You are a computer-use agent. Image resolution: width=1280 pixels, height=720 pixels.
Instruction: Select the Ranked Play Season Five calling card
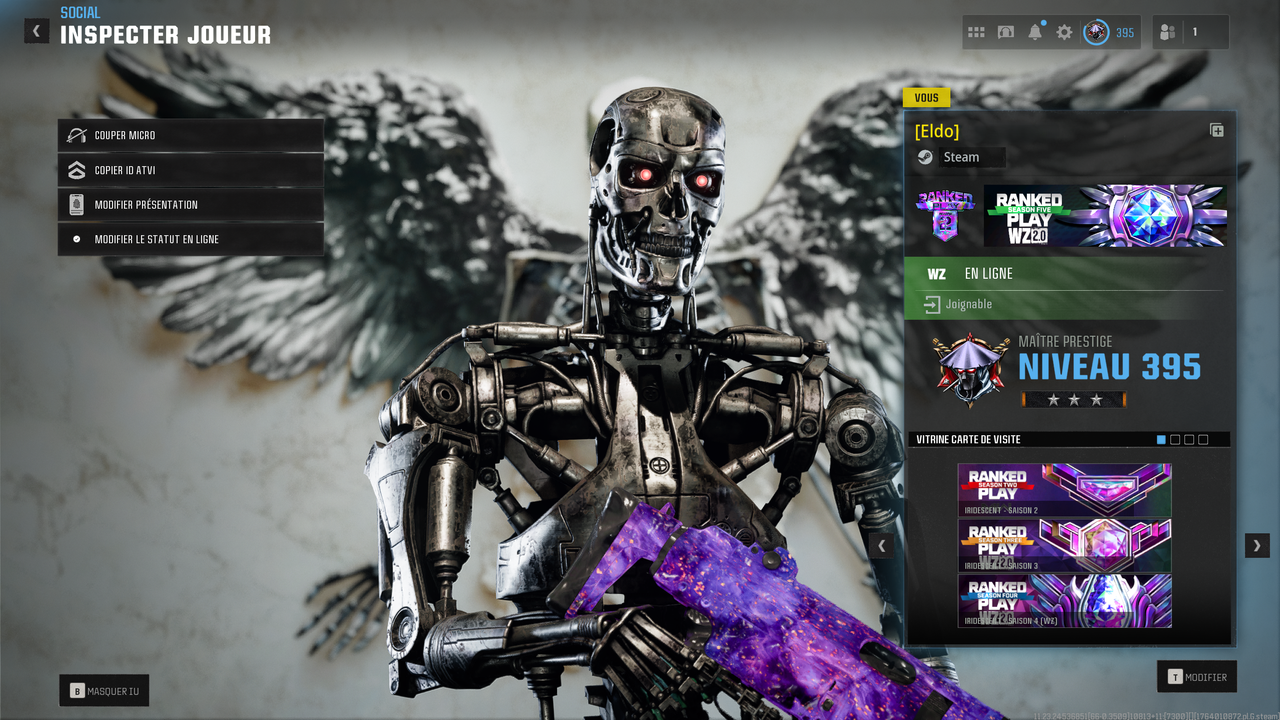click(1105, 215)
